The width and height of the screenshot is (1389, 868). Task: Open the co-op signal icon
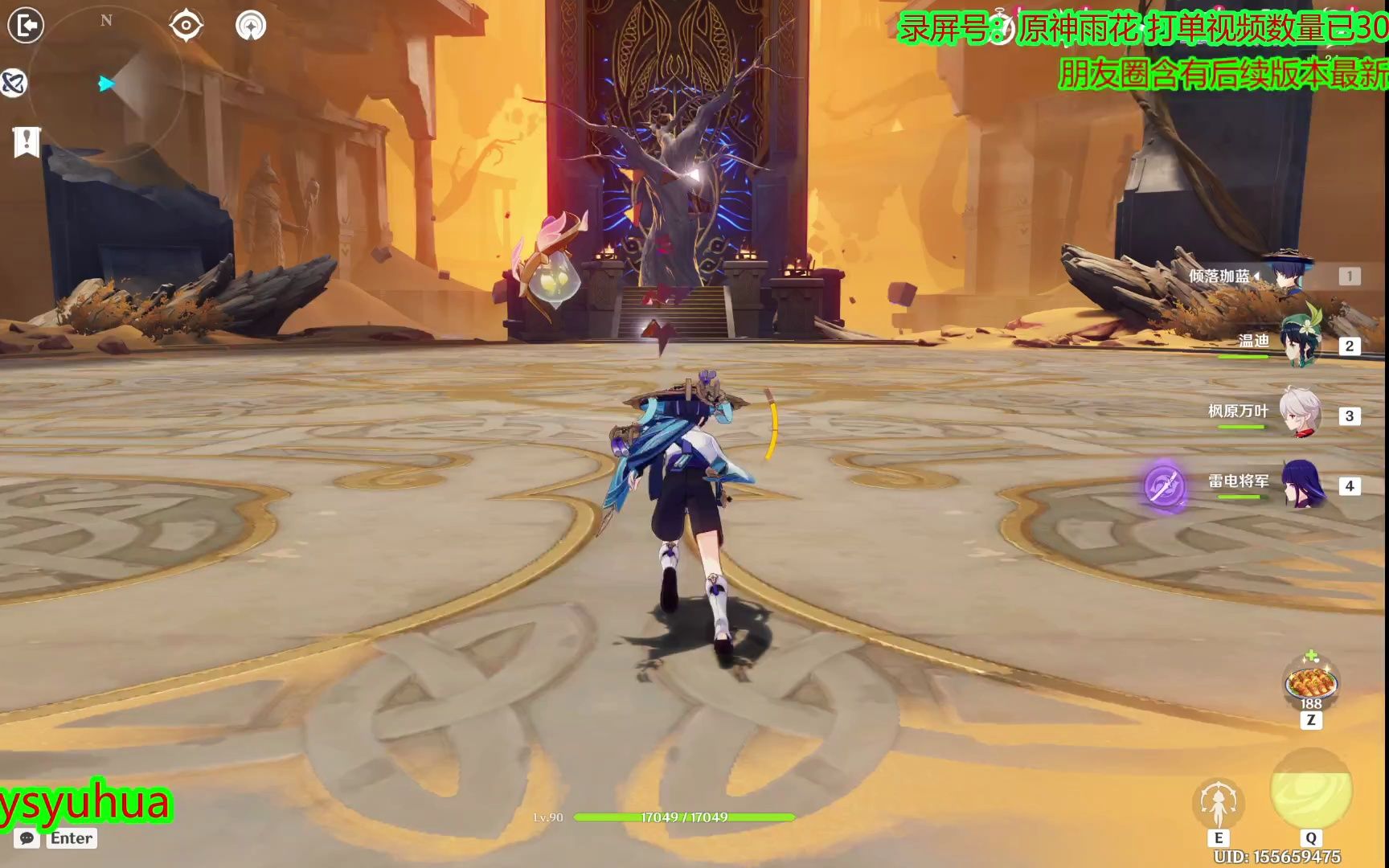251,26
